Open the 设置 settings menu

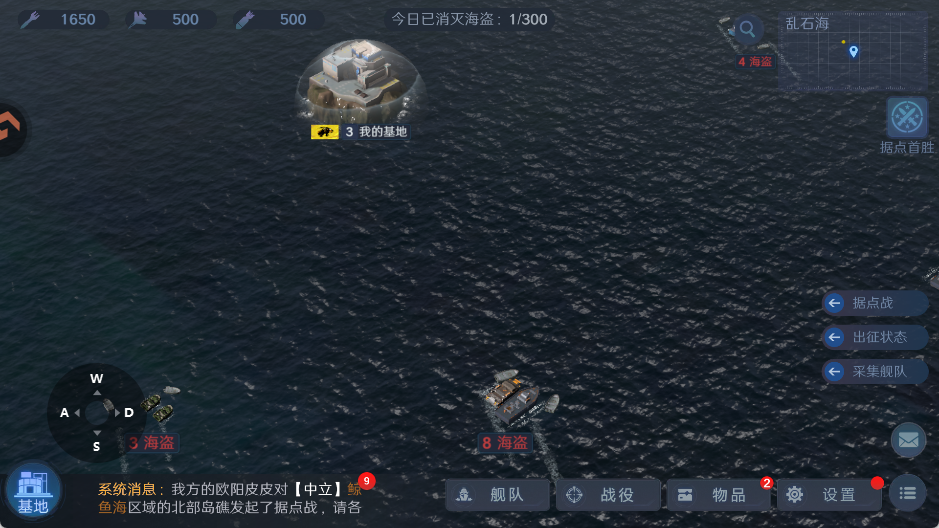830,494
